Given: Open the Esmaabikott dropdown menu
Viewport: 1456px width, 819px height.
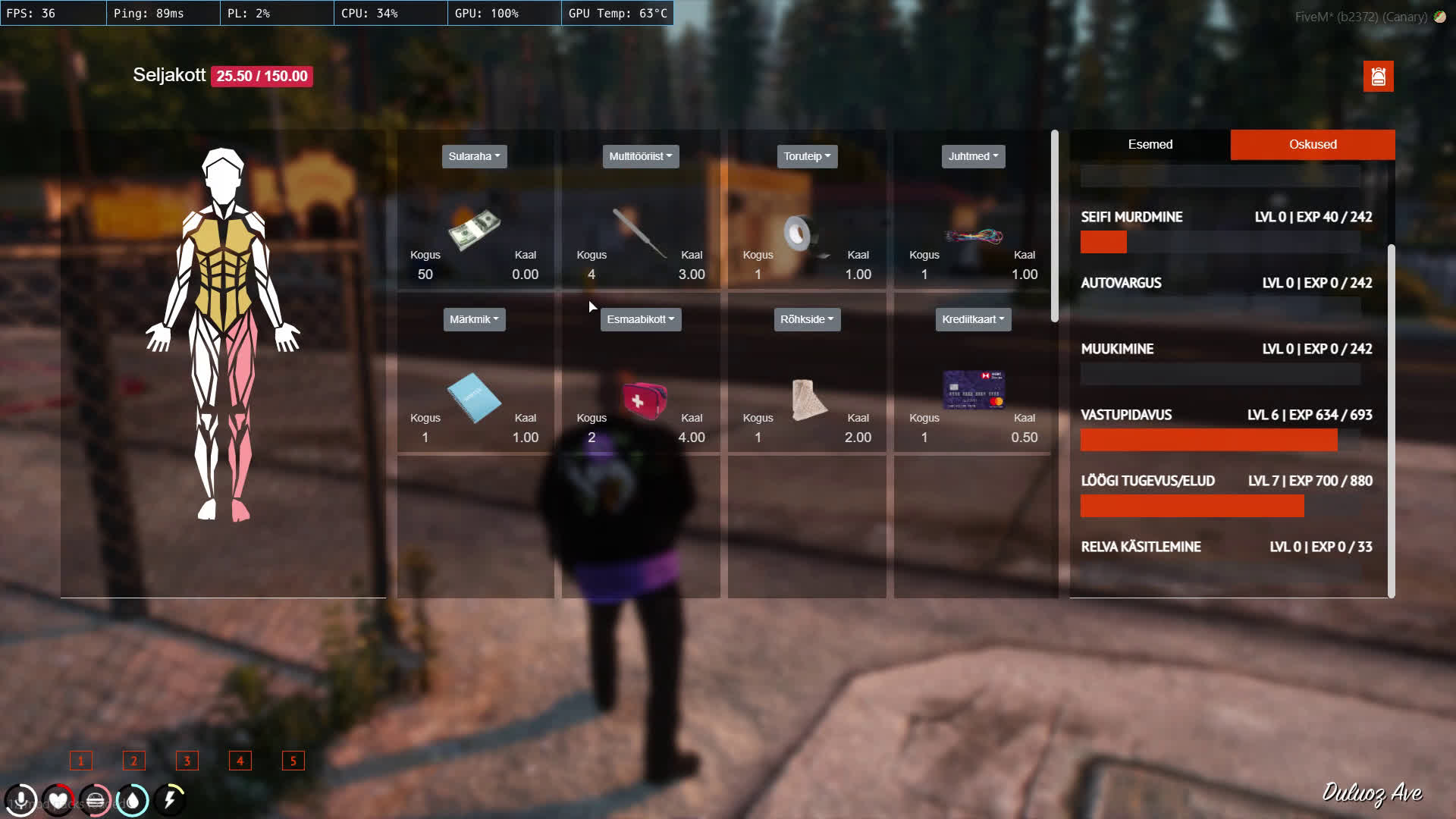Looking at the screenshot, I should click(x=640, y=319).
